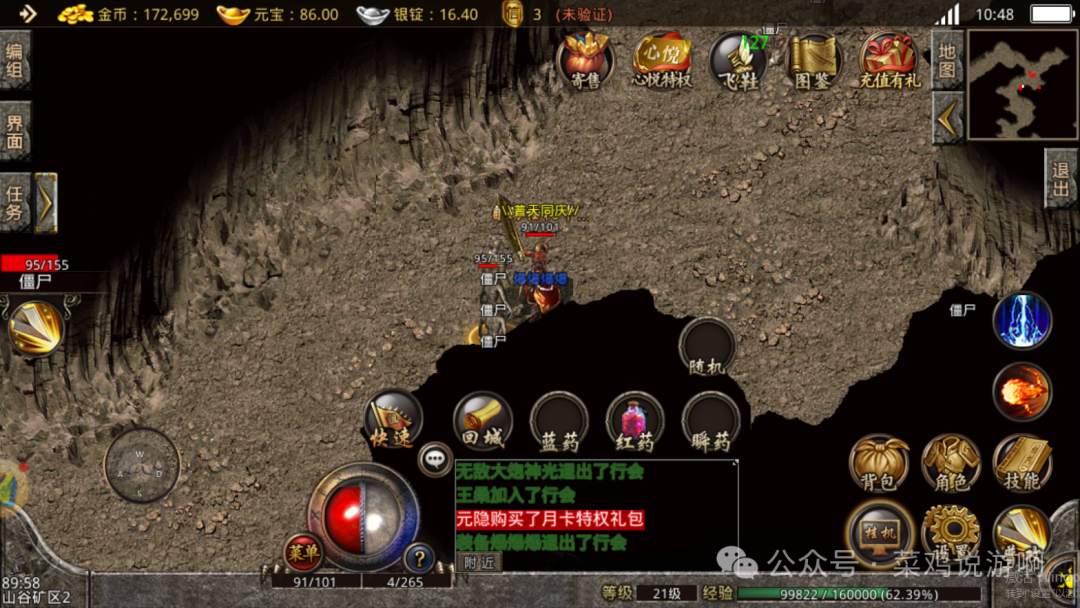The height and width of the screenshot is (608, 1080).
Task: Open the 角色 character sheet
Action: [950, 463]
